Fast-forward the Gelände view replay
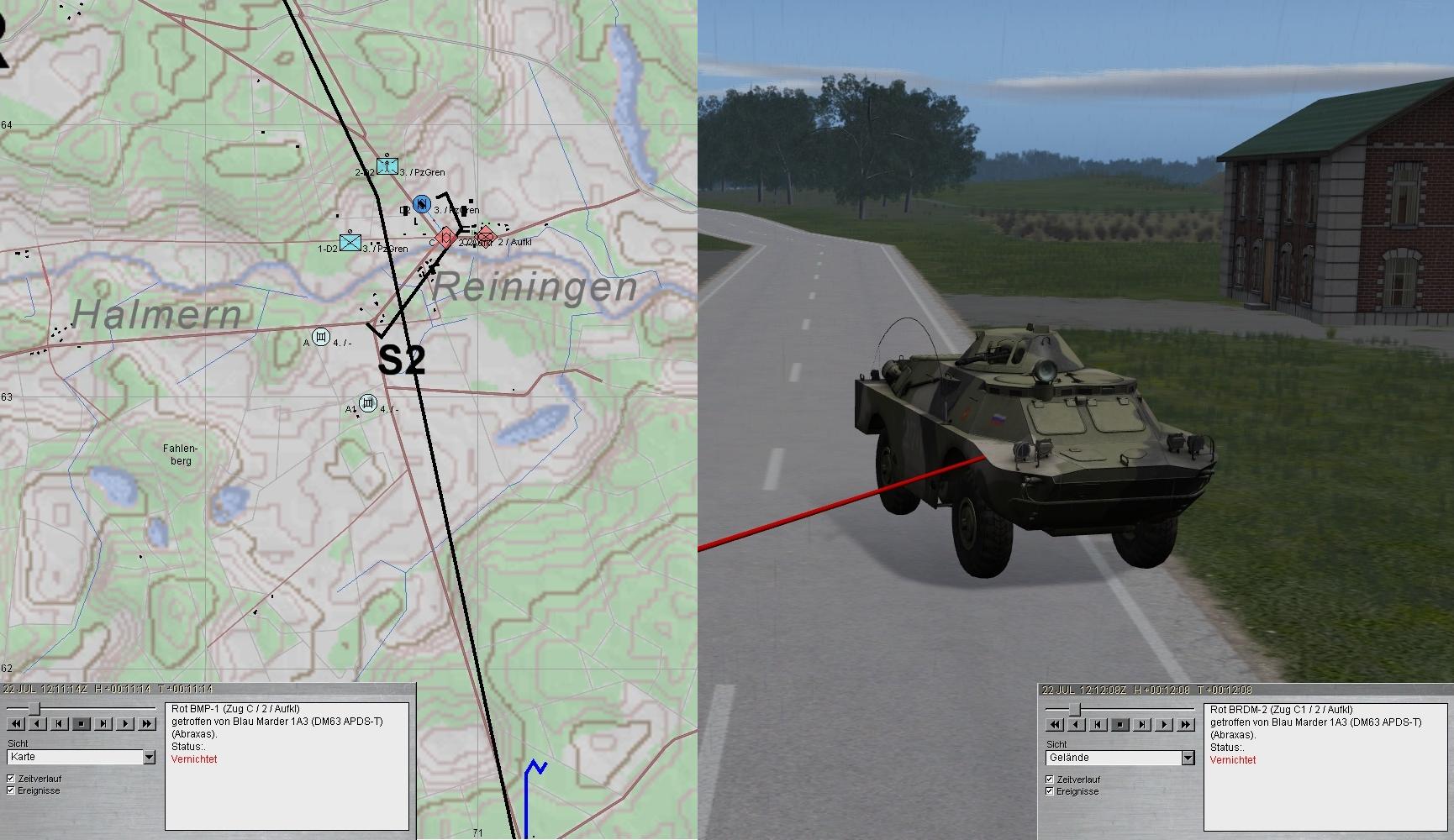Image resolution: width=1454 pixels, height=840 pixels. point(1186,724)
